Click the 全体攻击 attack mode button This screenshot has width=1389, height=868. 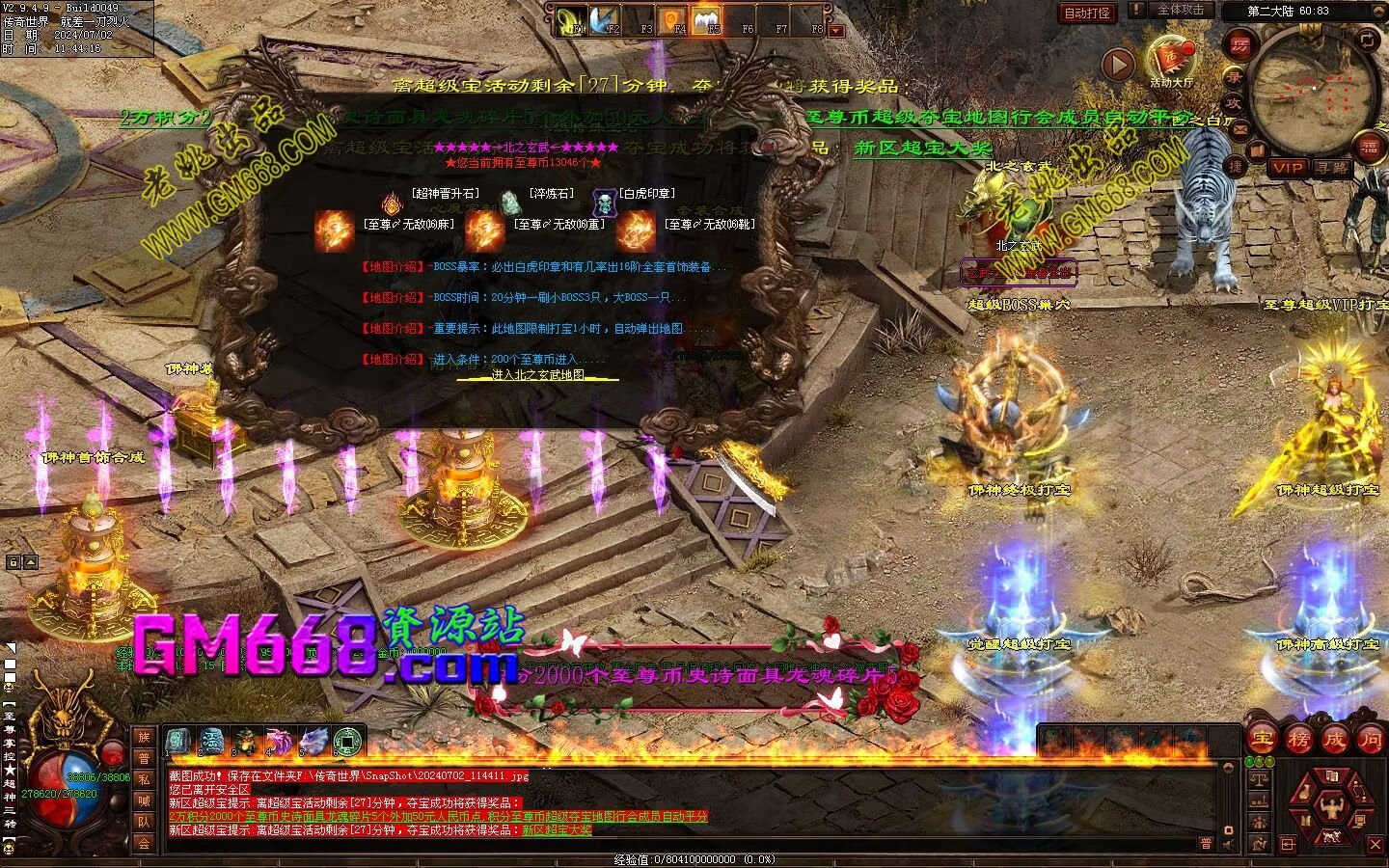[1180, 10]
